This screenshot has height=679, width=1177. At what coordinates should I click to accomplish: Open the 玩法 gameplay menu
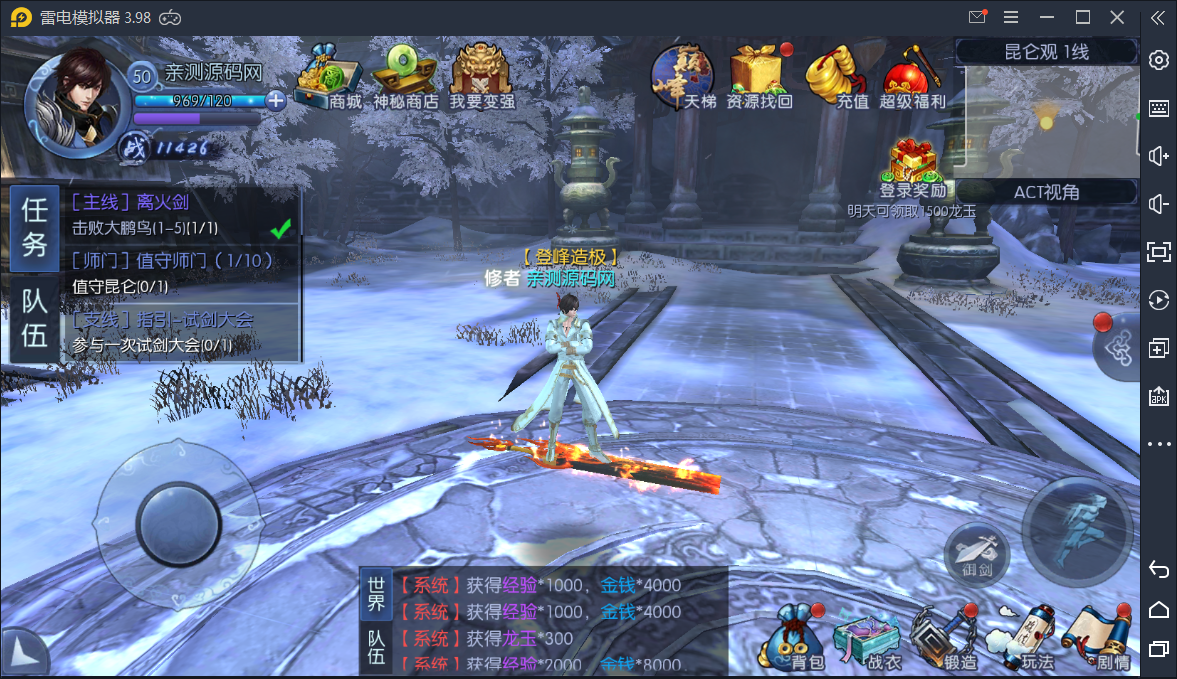point(1022,638)
